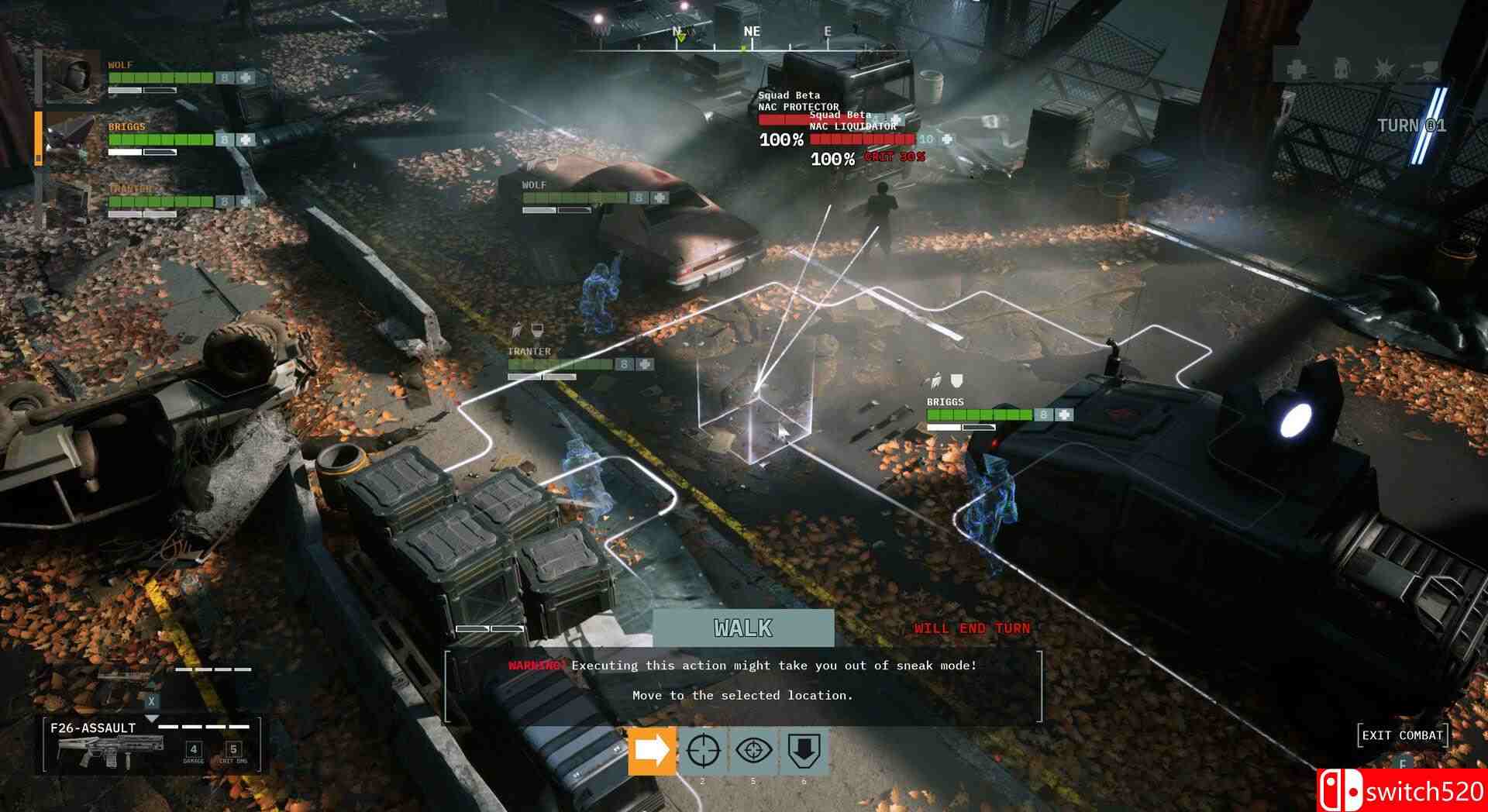The height and width of the screenshot is (812, 1488).
Task: Select Wolf's portrait in the squad list
Action: 74,77
